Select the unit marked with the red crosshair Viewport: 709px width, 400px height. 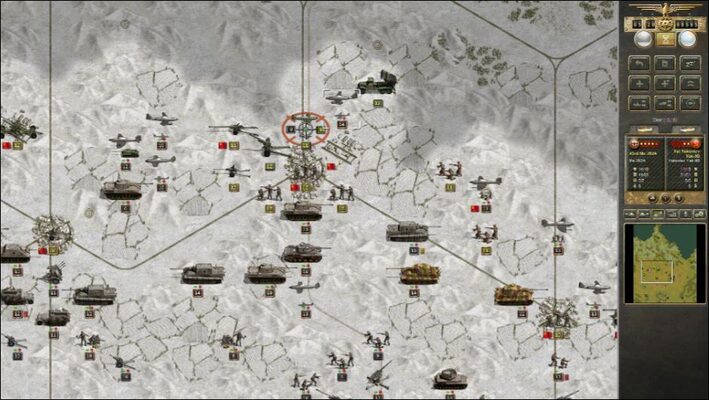click(x=305, y=127)
